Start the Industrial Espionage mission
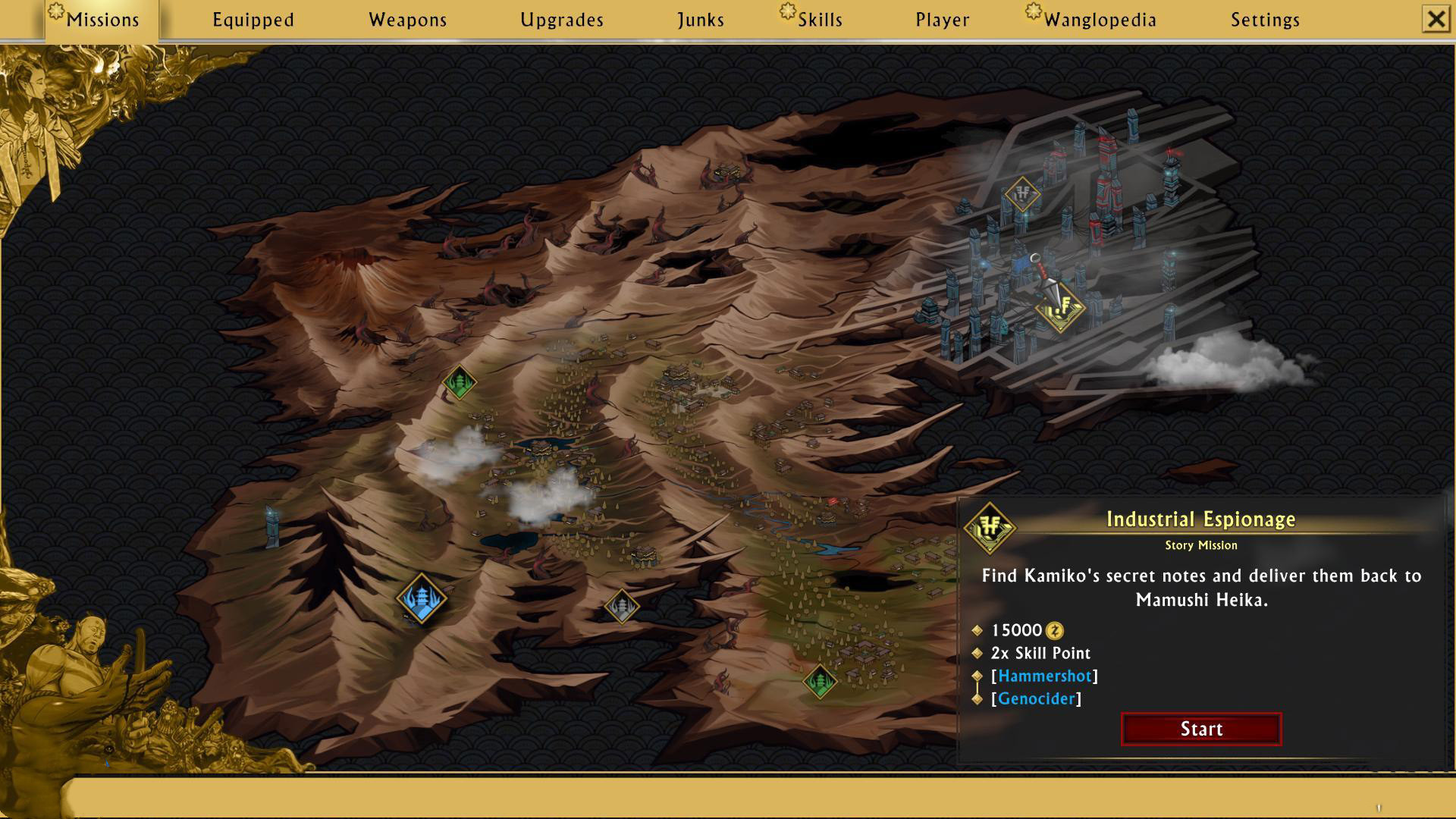The image size is (1456, 819). pos(1201,729)
